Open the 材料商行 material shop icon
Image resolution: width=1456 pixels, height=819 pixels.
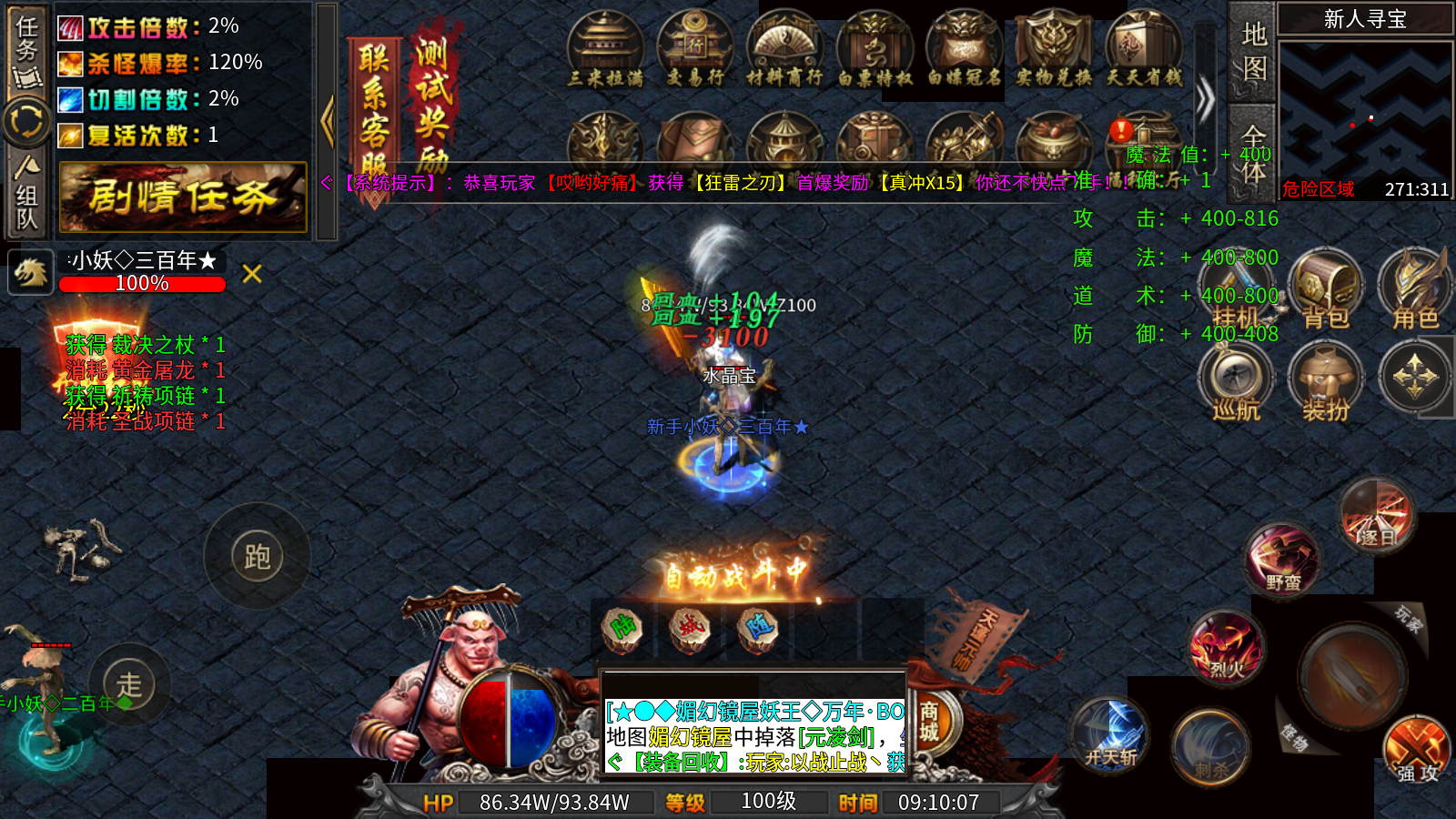click(784, 50)
